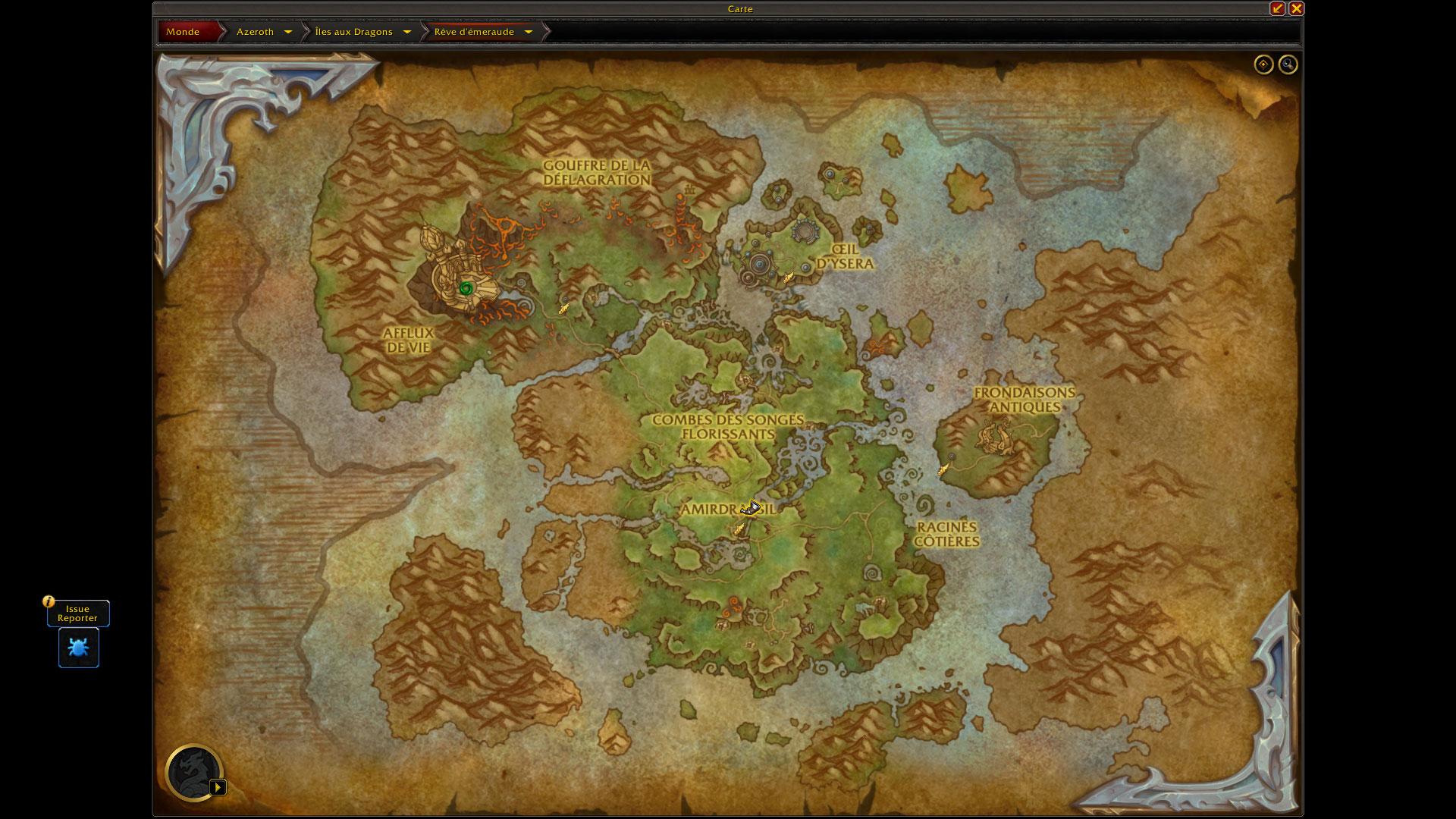Select the green swirl portal marker
Screen dimensions: 1456x819
point(466,288)
